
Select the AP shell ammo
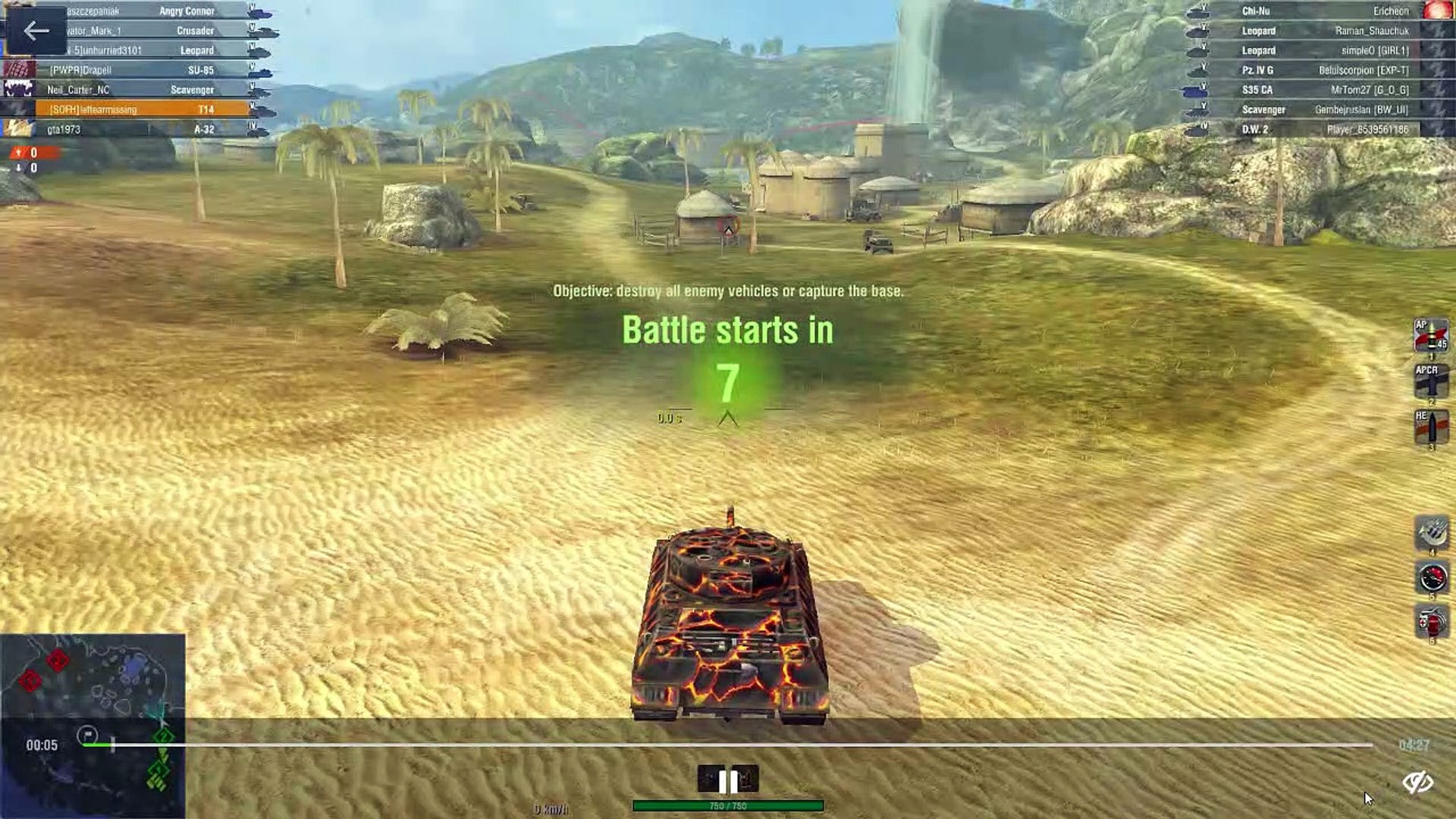click(x=1431, y=337)
